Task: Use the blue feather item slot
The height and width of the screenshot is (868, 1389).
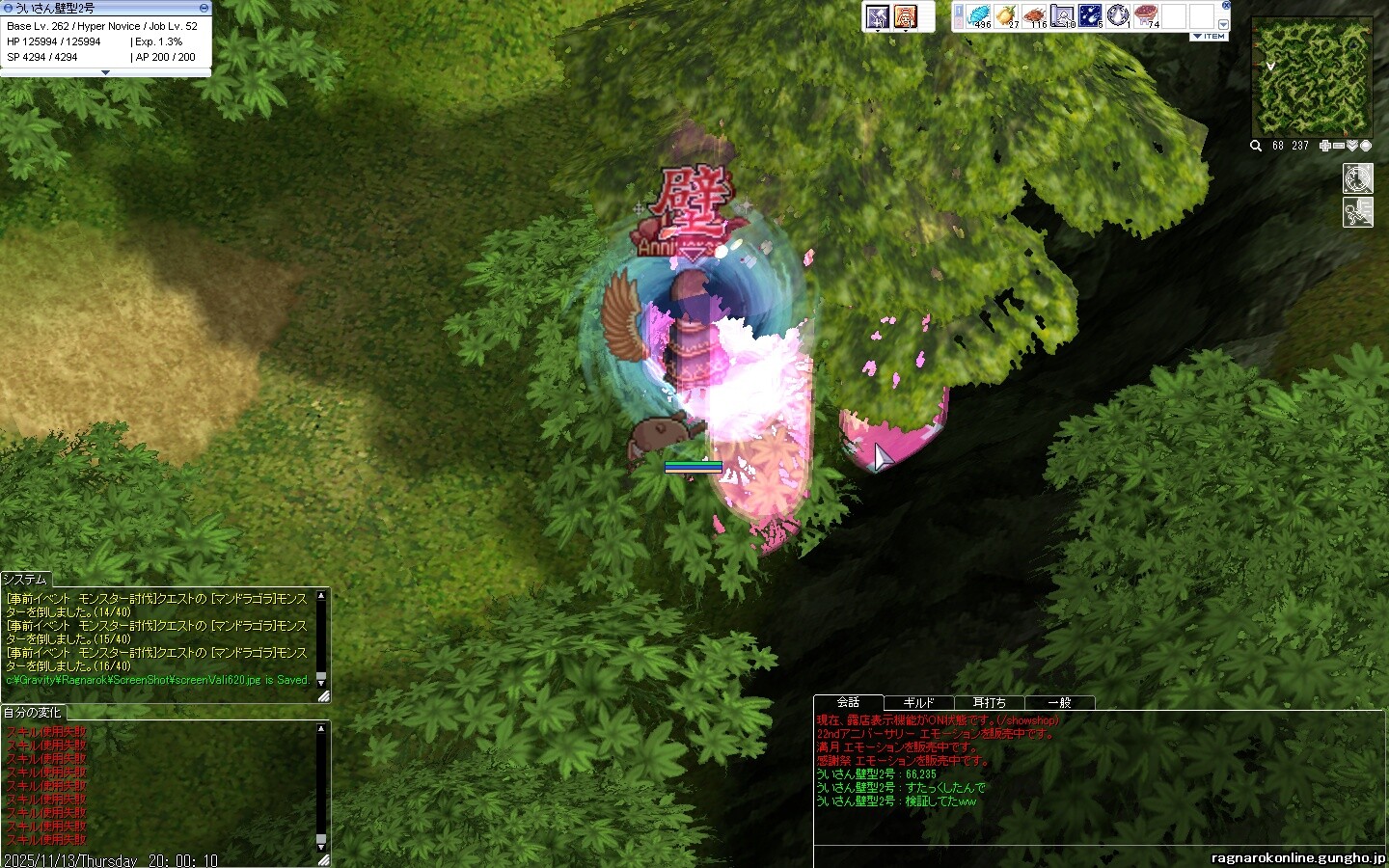Action: 979,16
